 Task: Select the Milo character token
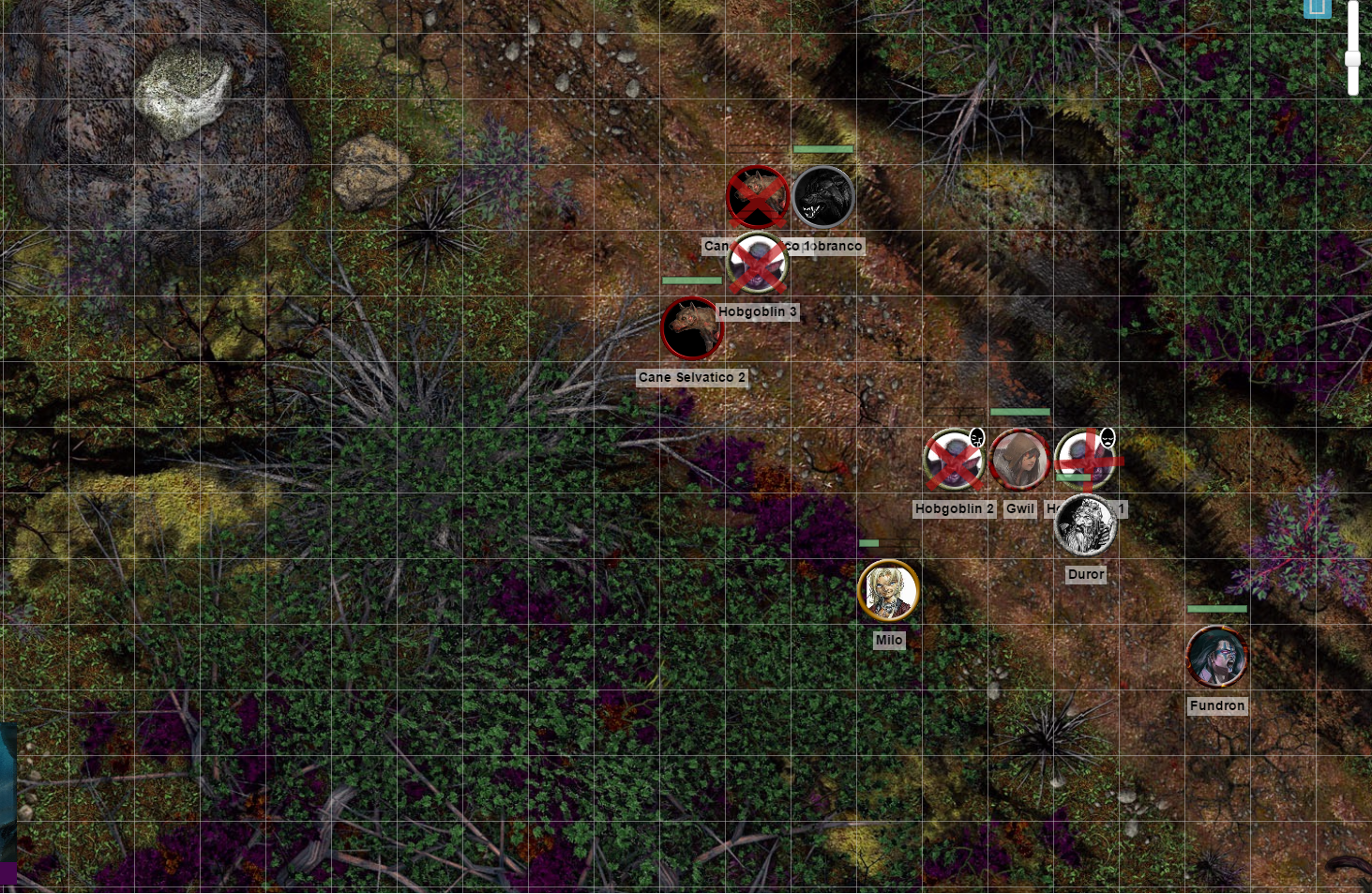(x=888, y=591)
